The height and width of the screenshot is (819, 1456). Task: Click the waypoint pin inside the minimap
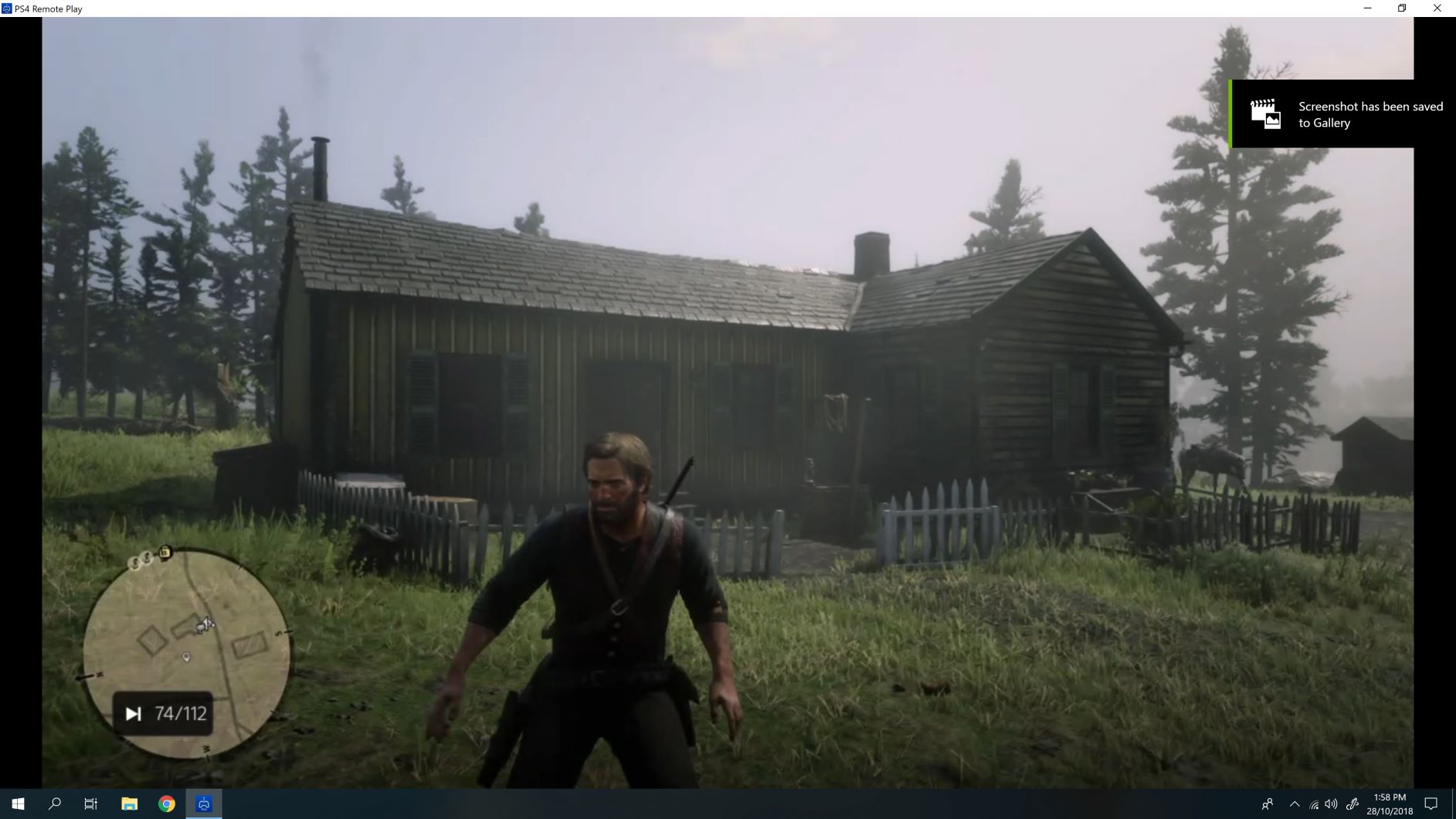(x=185, y=654)
